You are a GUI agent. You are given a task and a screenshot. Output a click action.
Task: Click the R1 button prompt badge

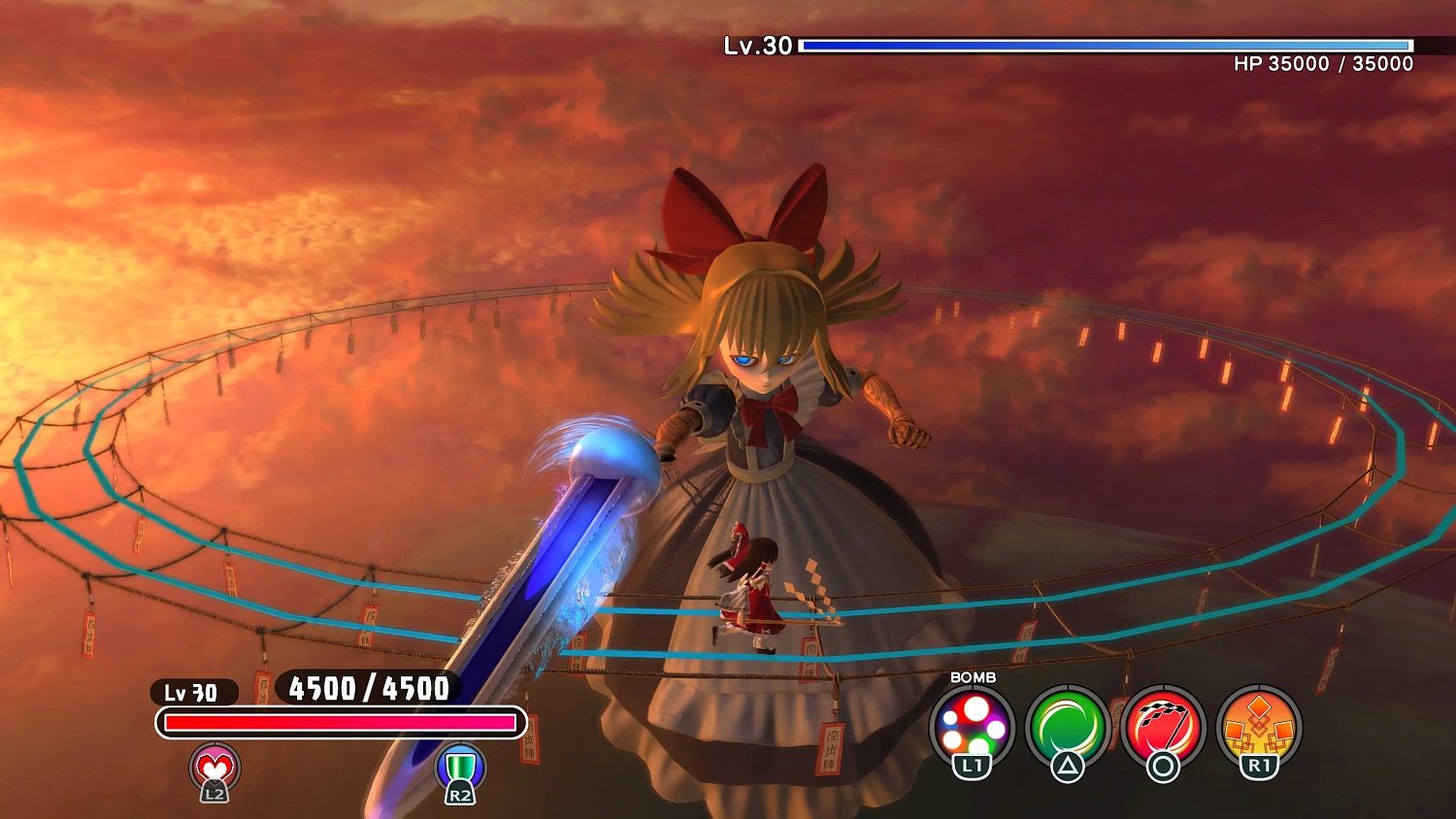[1260, 767]
